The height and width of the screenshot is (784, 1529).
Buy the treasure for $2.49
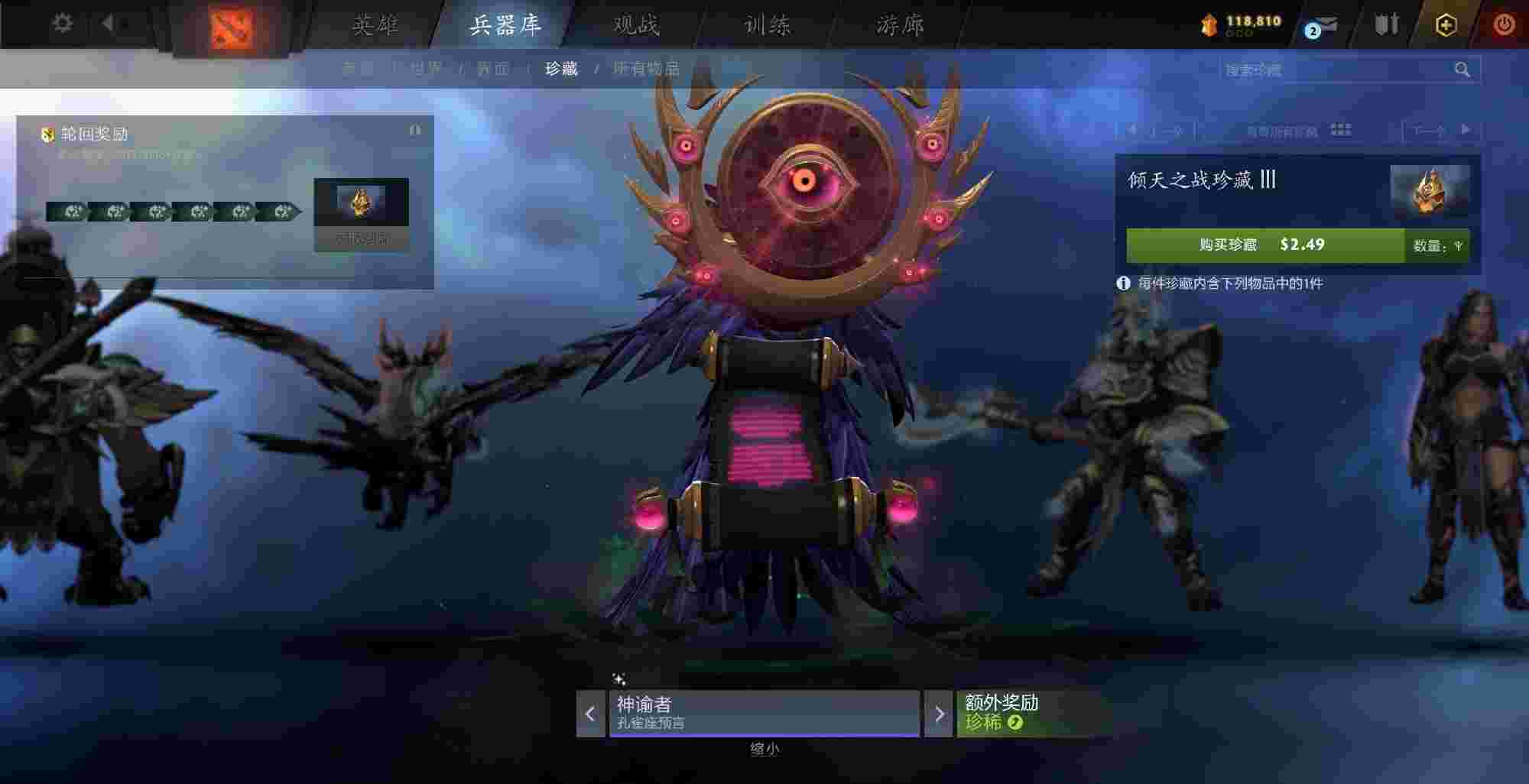coord(1264,245)
